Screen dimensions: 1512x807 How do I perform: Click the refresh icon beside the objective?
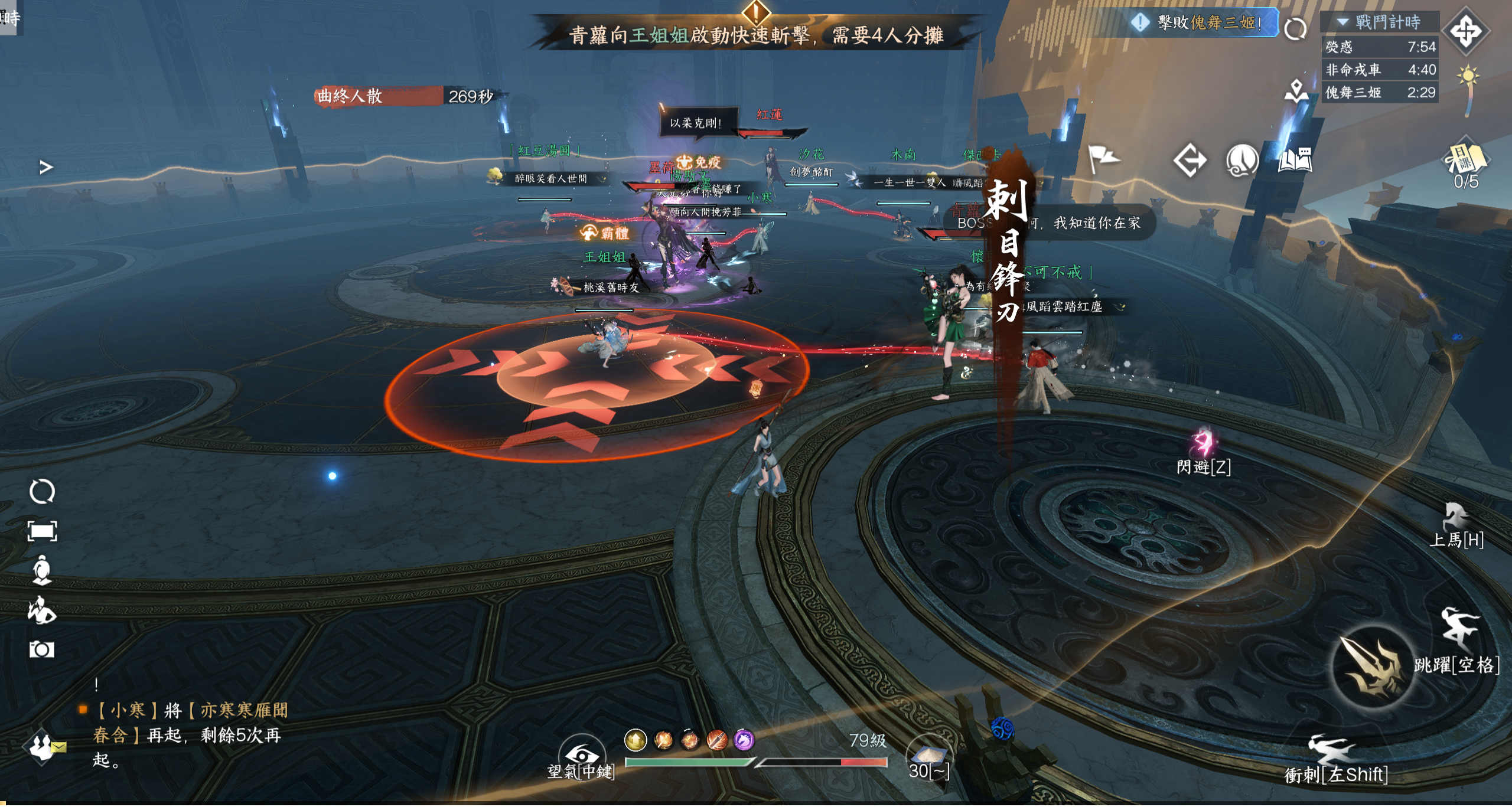coord(1295,28)
